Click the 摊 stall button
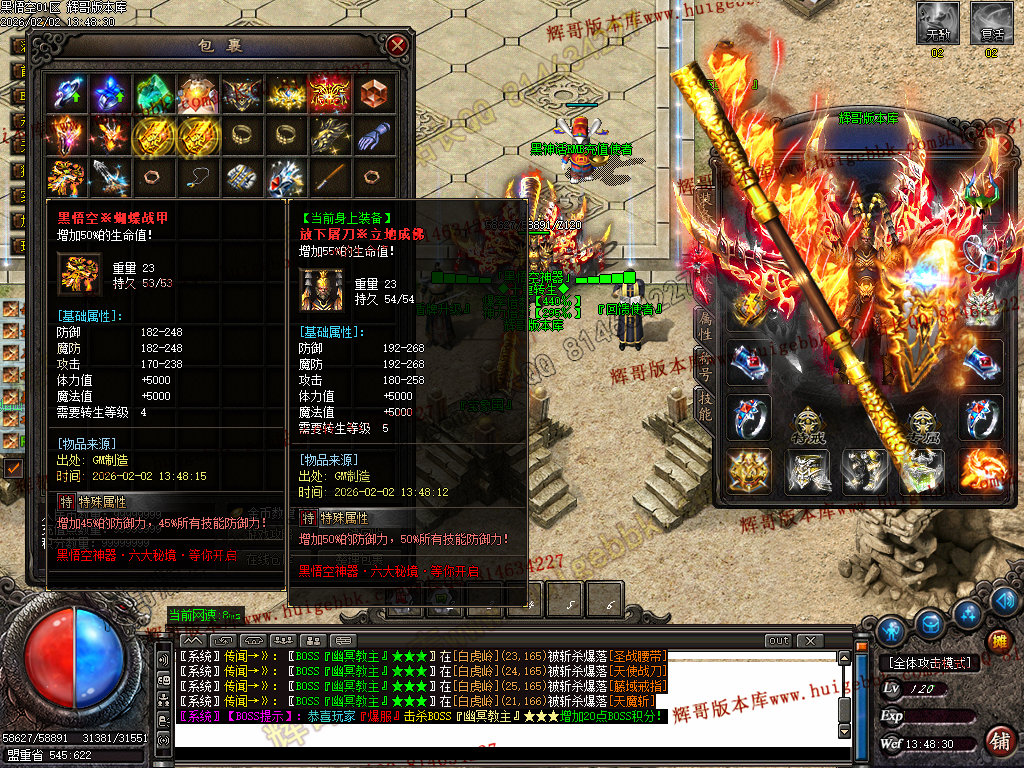This screenshot has width=1024, height=768. point(998,641)
